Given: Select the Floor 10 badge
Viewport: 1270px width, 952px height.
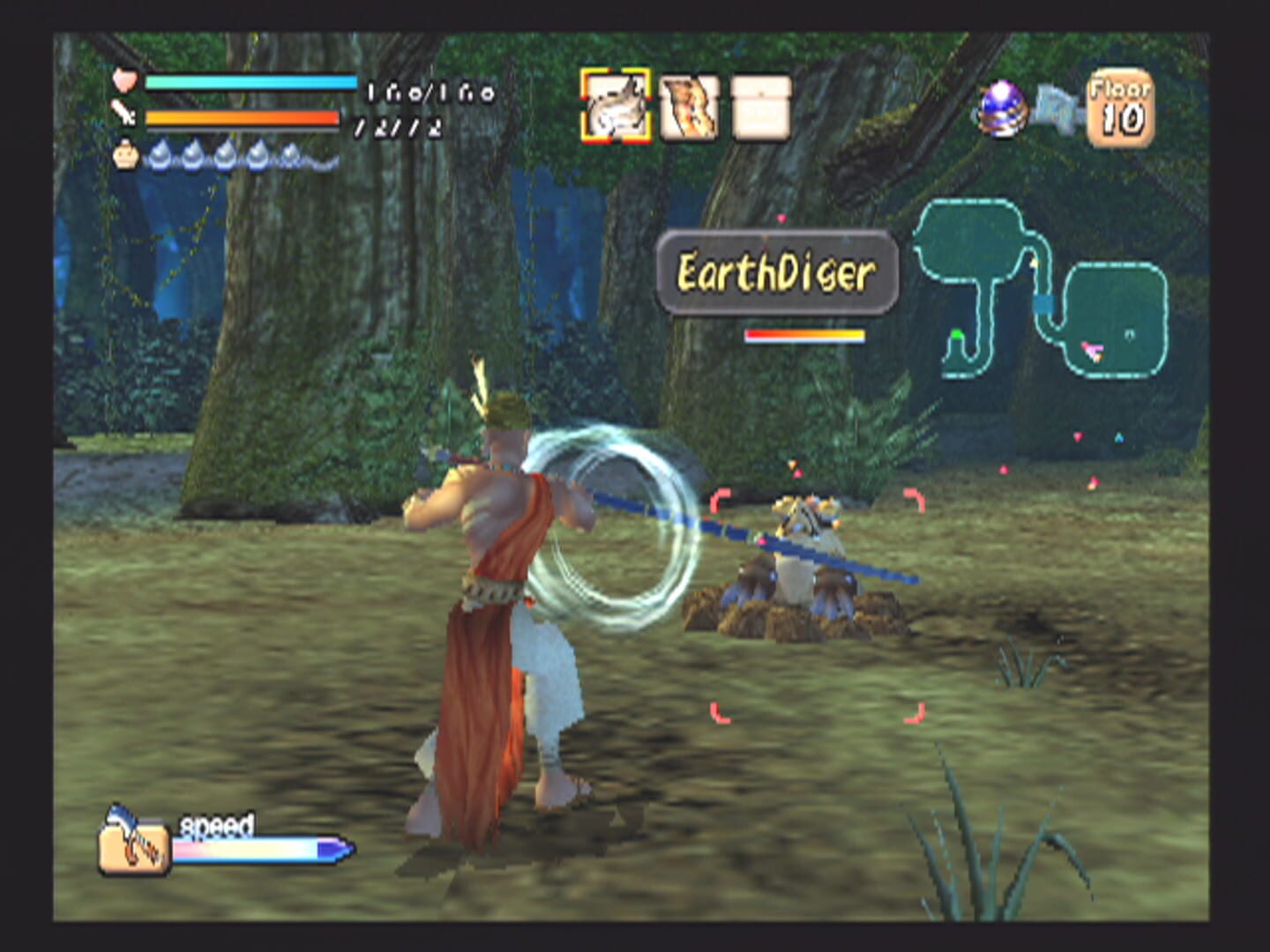Looking at the screenshot, I should tap(1122, 104).
